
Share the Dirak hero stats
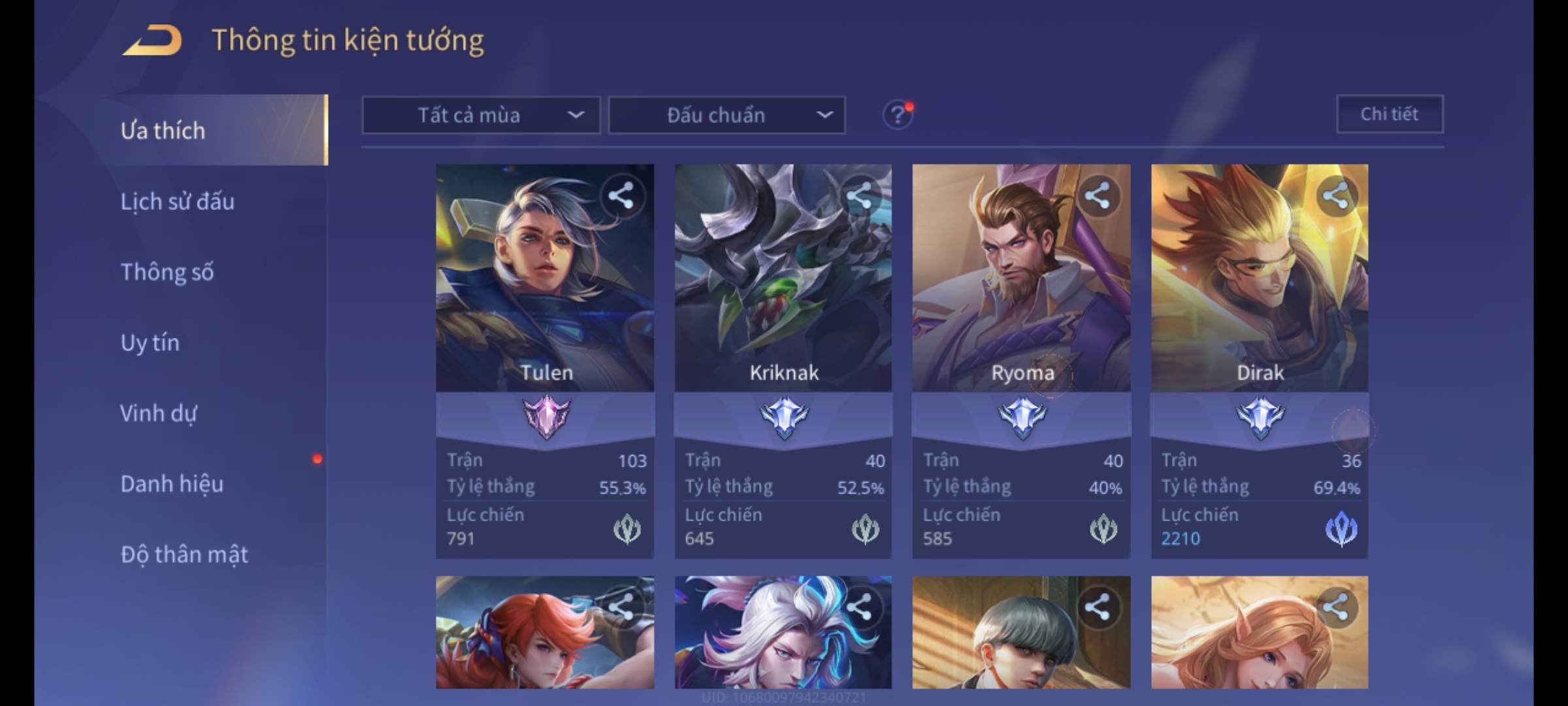tap(1335, 196)
